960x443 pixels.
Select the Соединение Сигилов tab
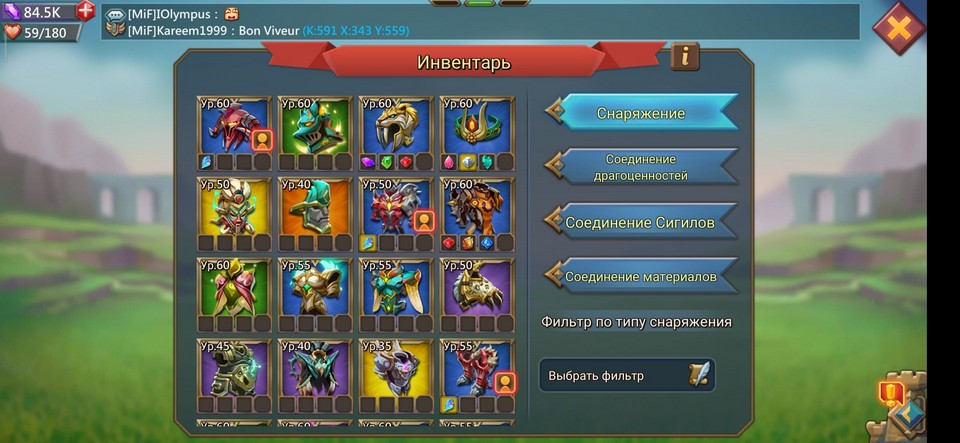coord(641,222)
